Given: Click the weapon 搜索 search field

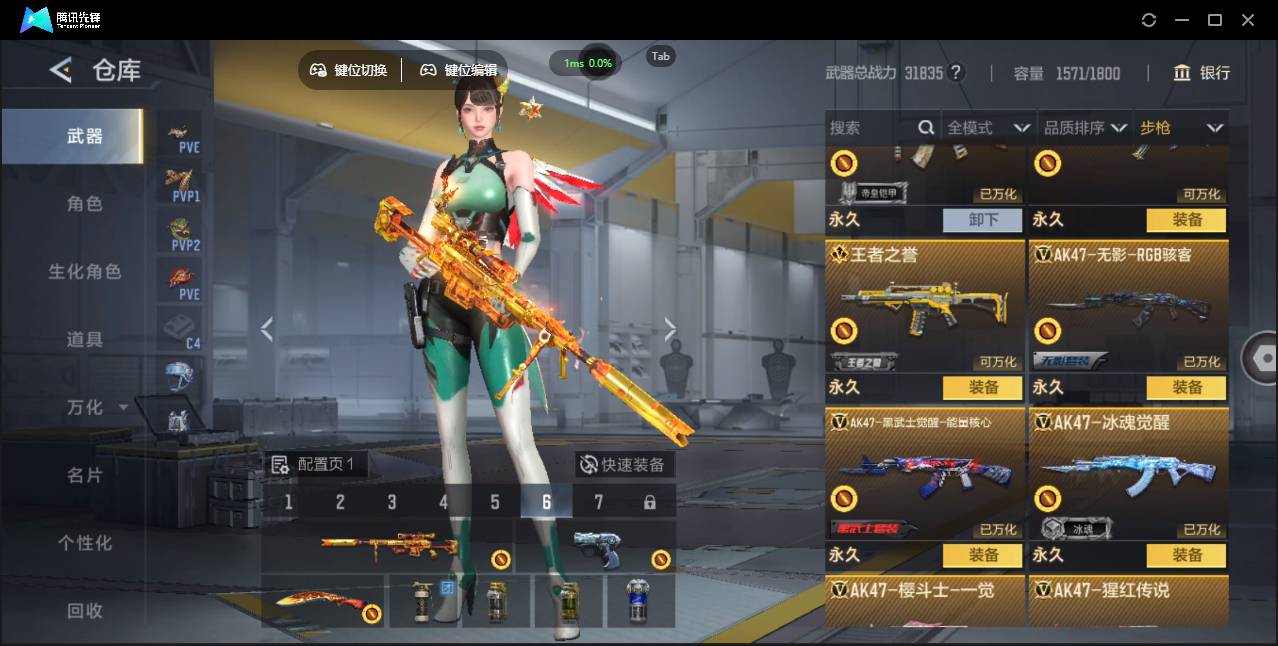Looking at the screenshot, I should [870, 128].
